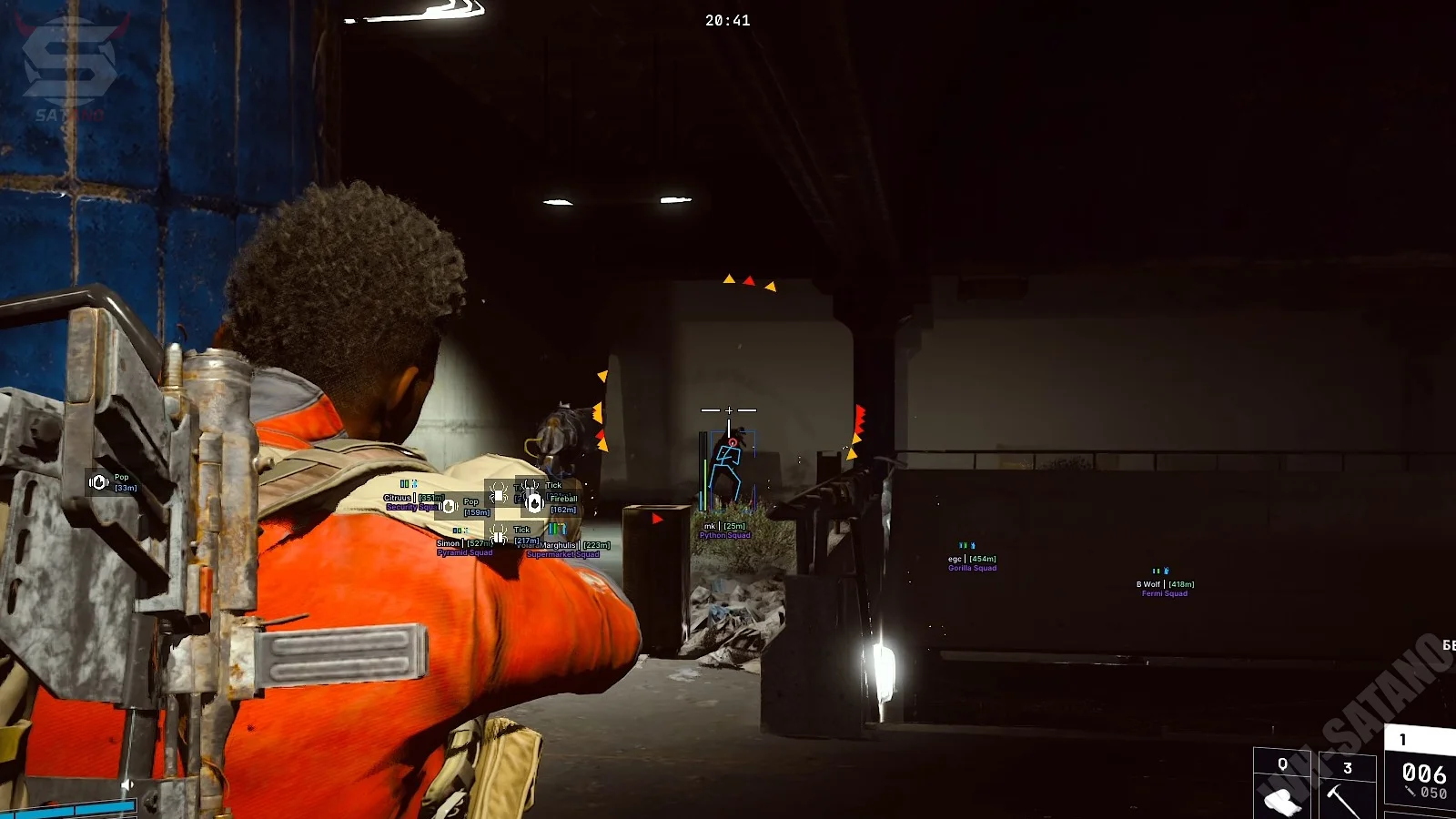Select the Tick marker at 217m
This screenshot has width=1456, height=819.
point(498,533)
